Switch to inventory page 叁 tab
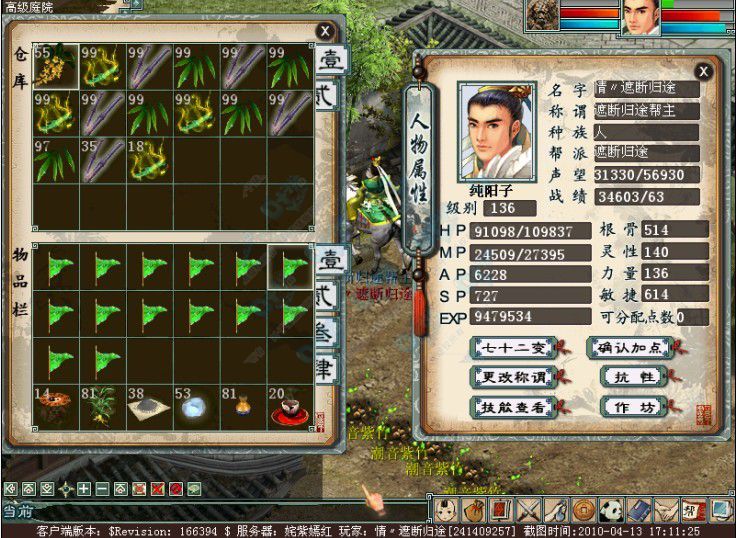The width and height of the screenshot is (736, 538). 326,332
